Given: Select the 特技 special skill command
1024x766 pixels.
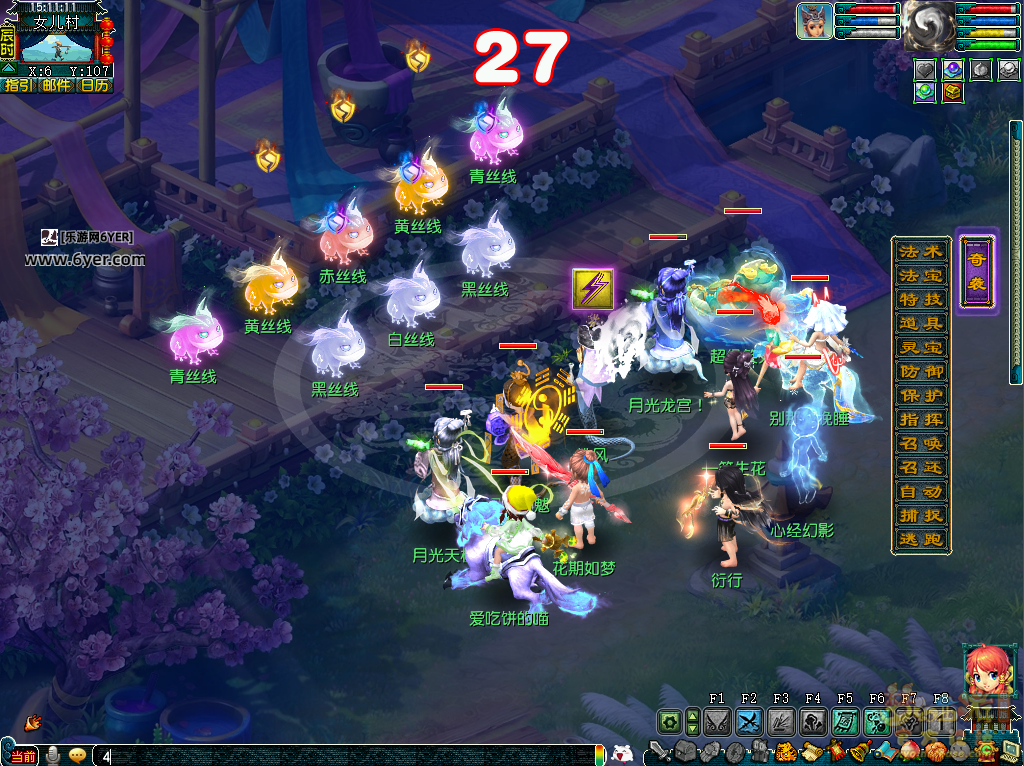Looking at the screenshot, I should [x=920, y=300].
